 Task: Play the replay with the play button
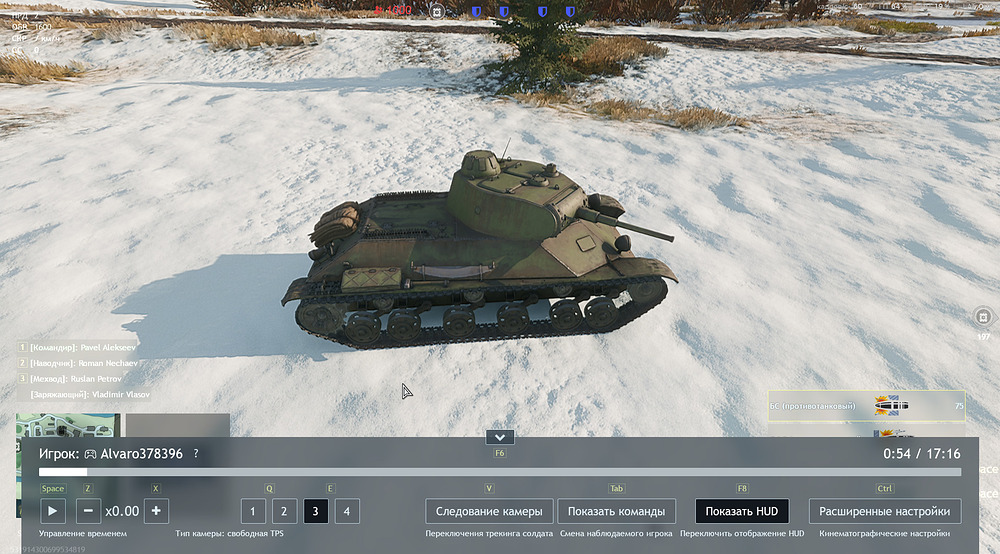tap(53, 511)
